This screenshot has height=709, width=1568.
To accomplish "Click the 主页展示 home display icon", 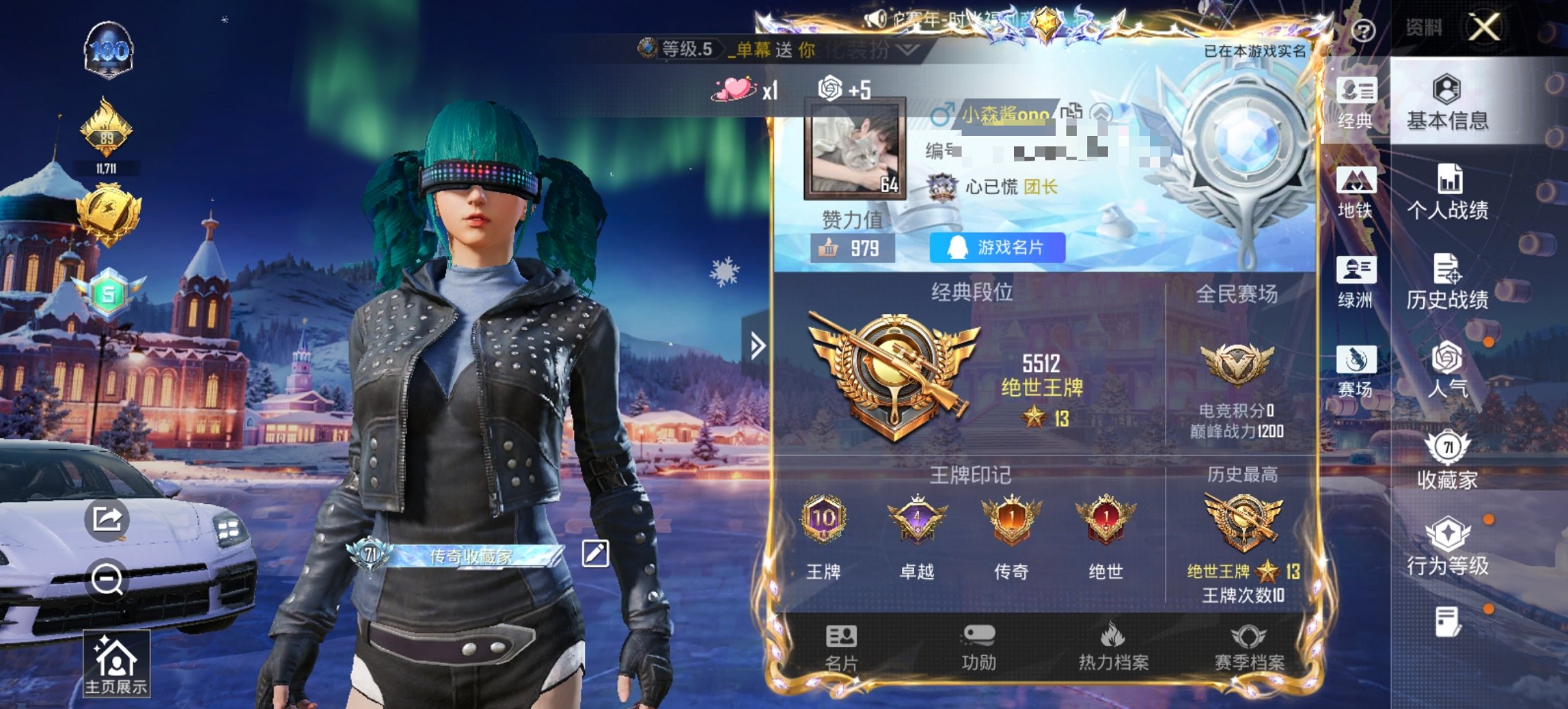I will click(115, 661).
